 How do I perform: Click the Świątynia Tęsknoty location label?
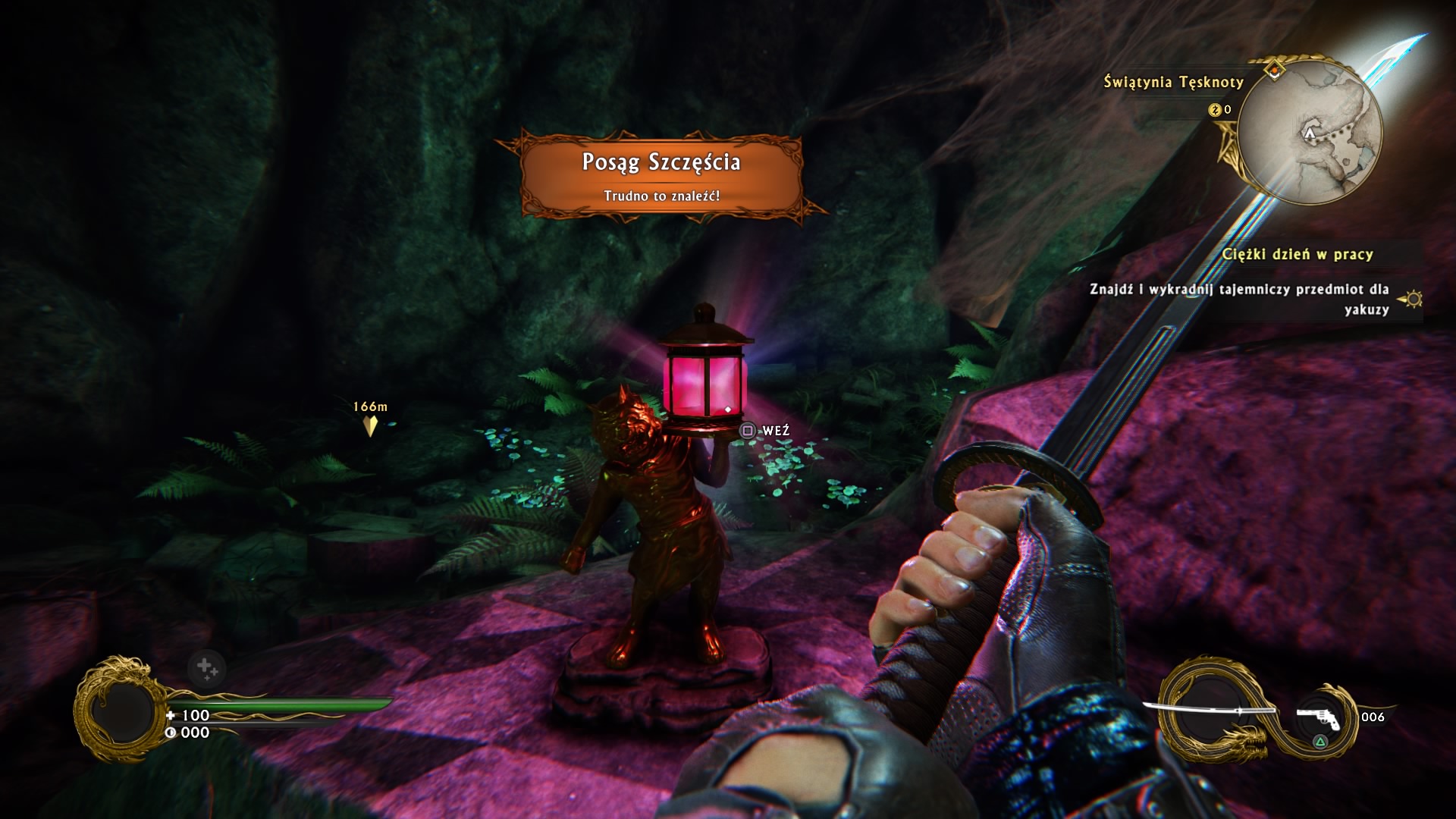point(1173,82)
